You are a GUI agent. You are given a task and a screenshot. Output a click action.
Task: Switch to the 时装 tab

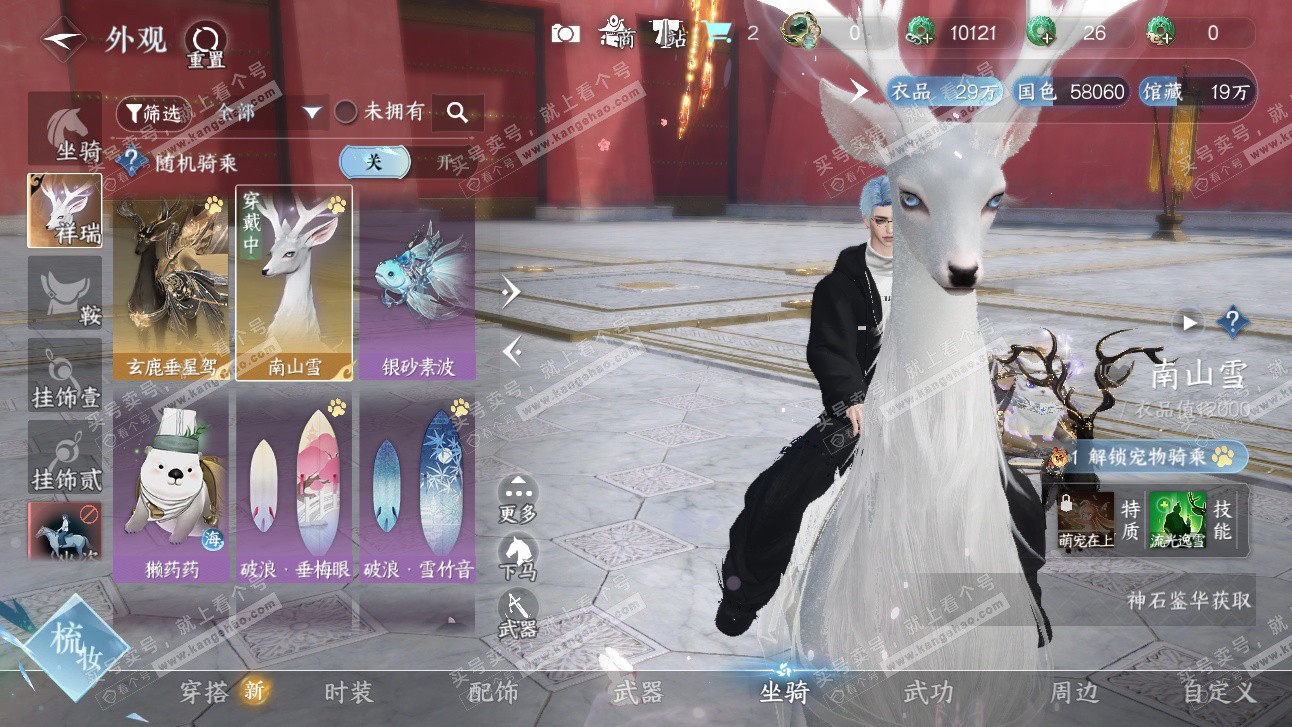349,692
